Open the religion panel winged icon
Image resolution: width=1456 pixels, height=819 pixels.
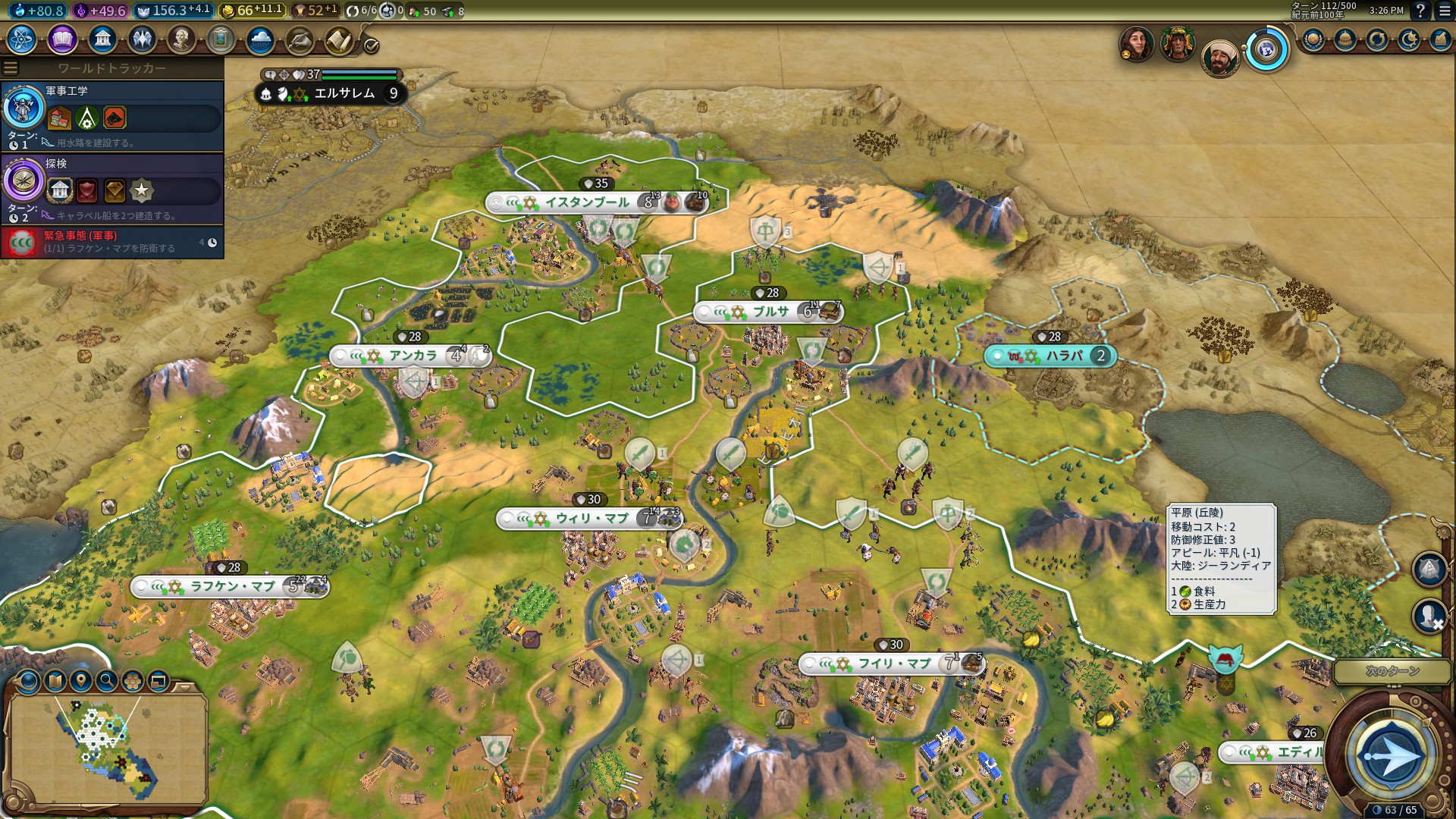pyautogui.click(x=142, y=39)
